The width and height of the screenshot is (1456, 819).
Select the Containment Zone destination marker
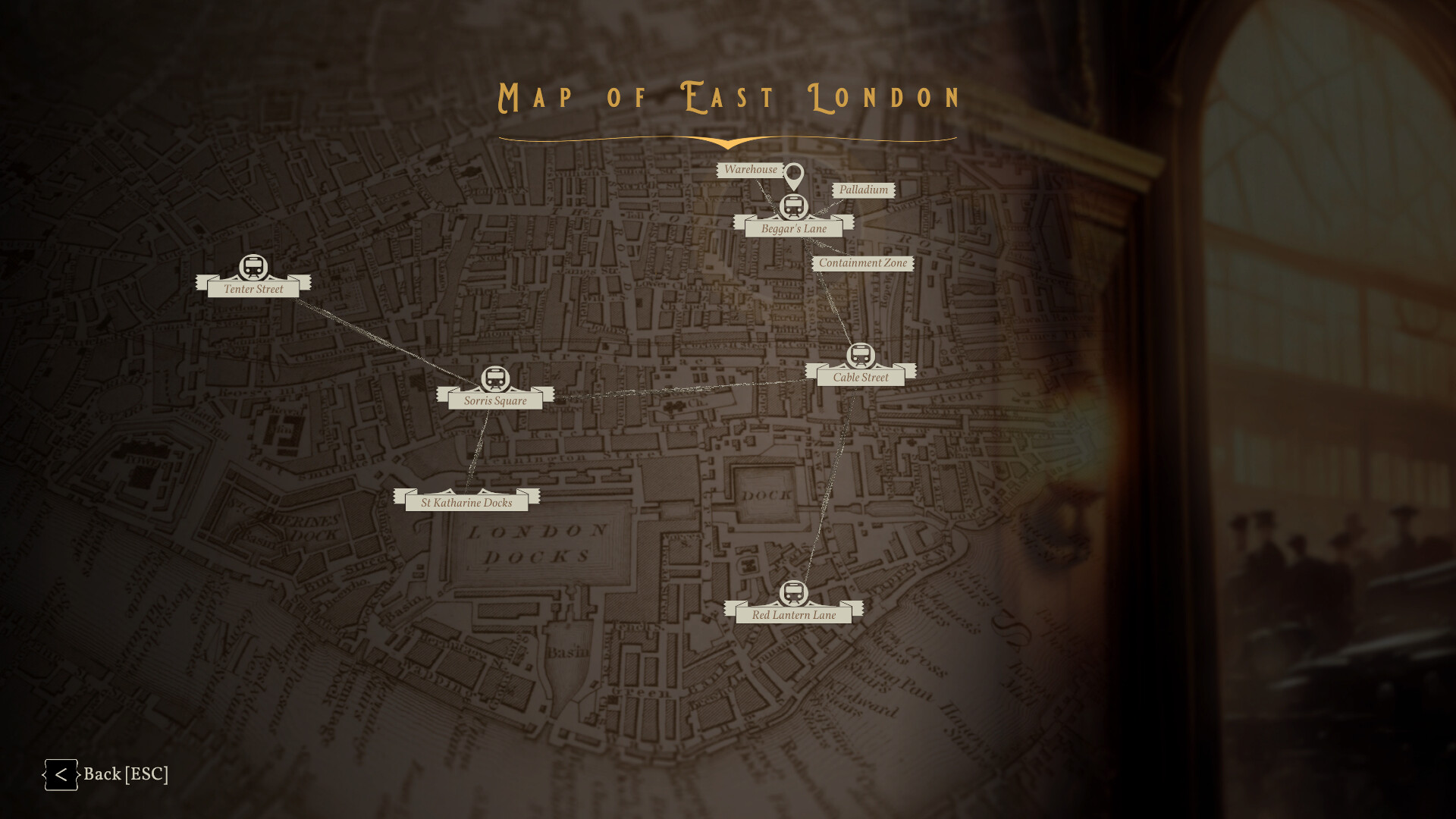[x=864, y=263]
